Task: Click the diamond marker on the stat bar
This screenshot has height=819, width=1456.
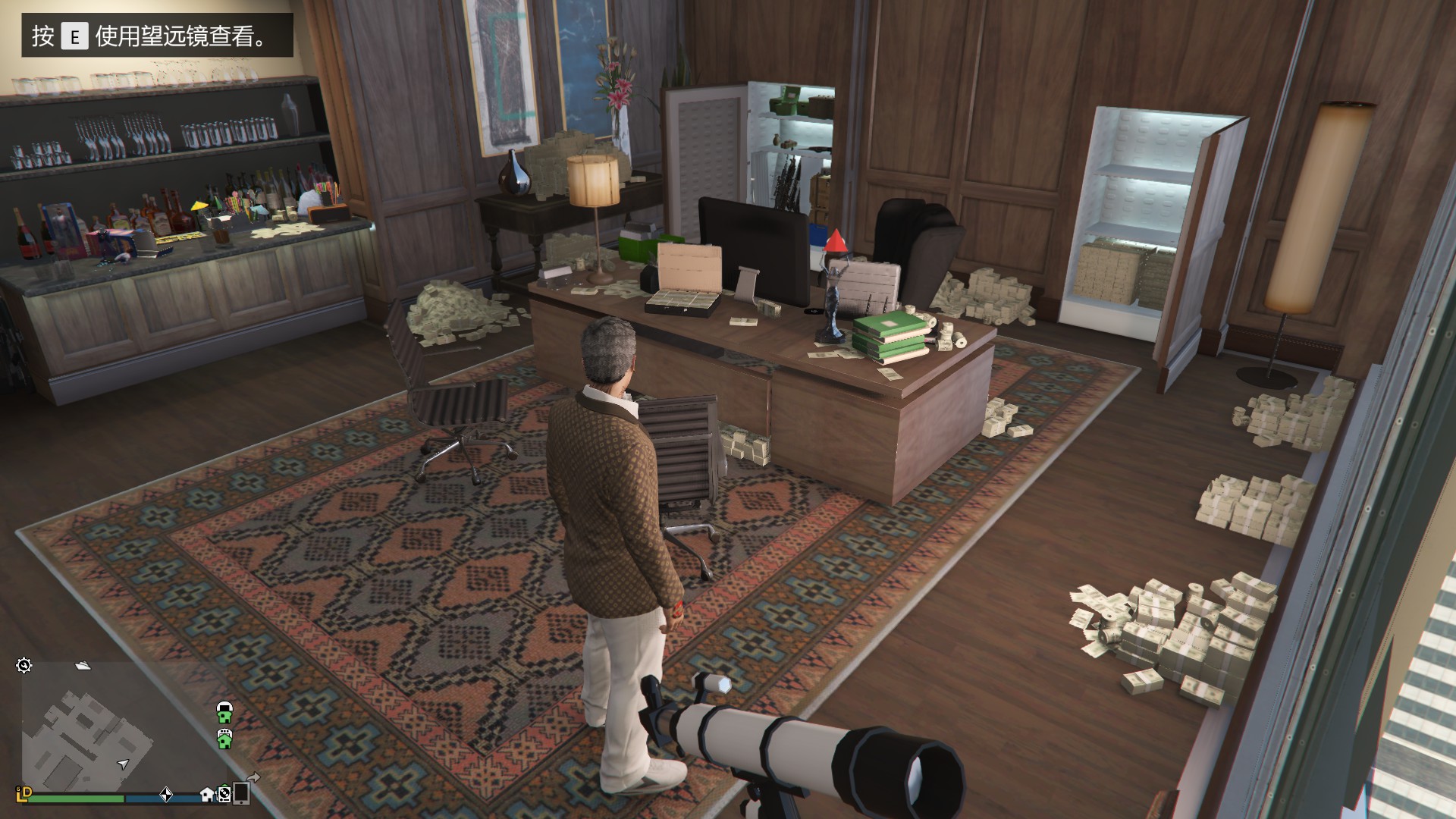Action: pyautogui.click(x=166, y=796)
